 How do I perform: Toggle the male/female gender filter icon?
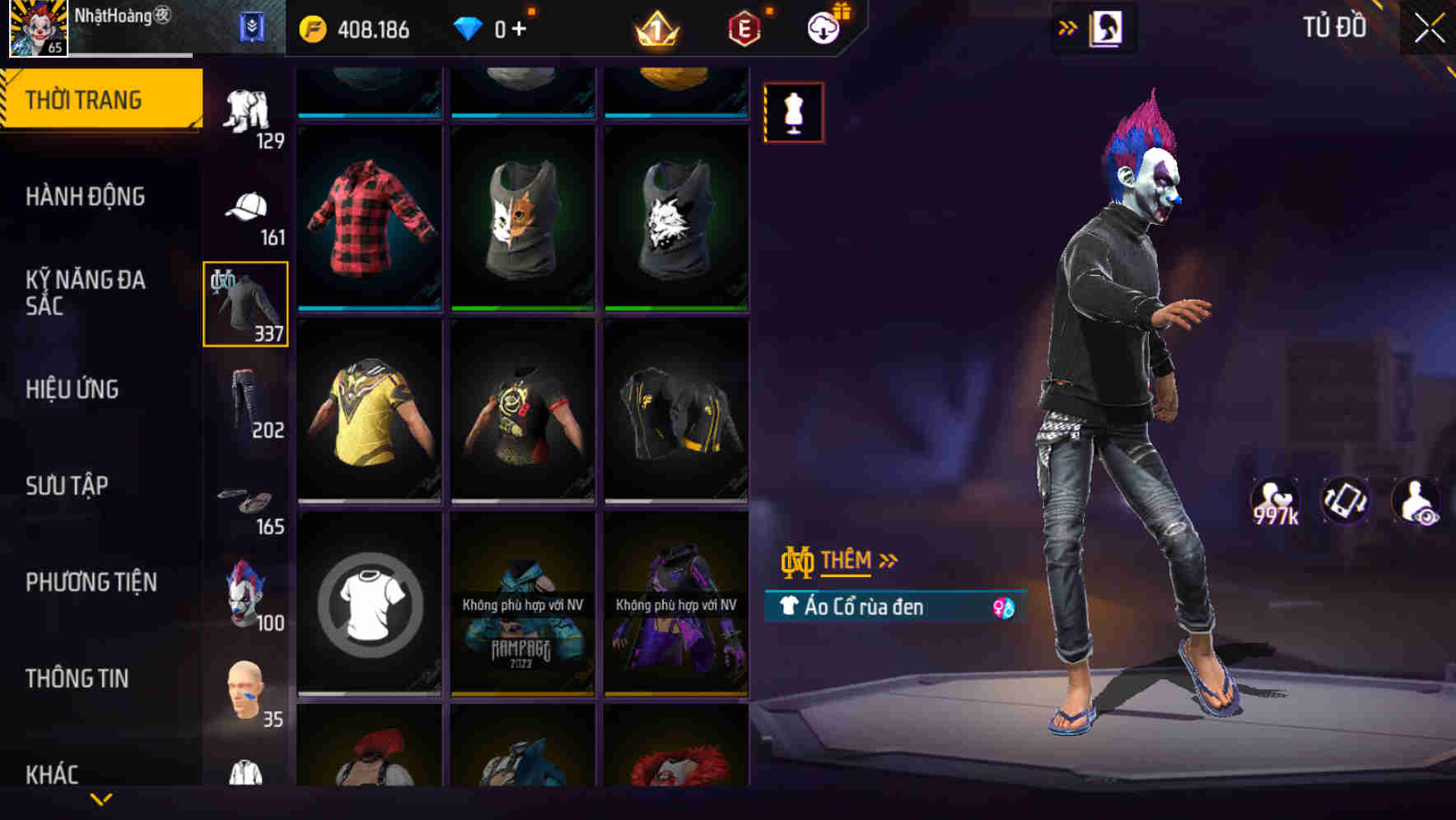click(x=1004, y=608)
